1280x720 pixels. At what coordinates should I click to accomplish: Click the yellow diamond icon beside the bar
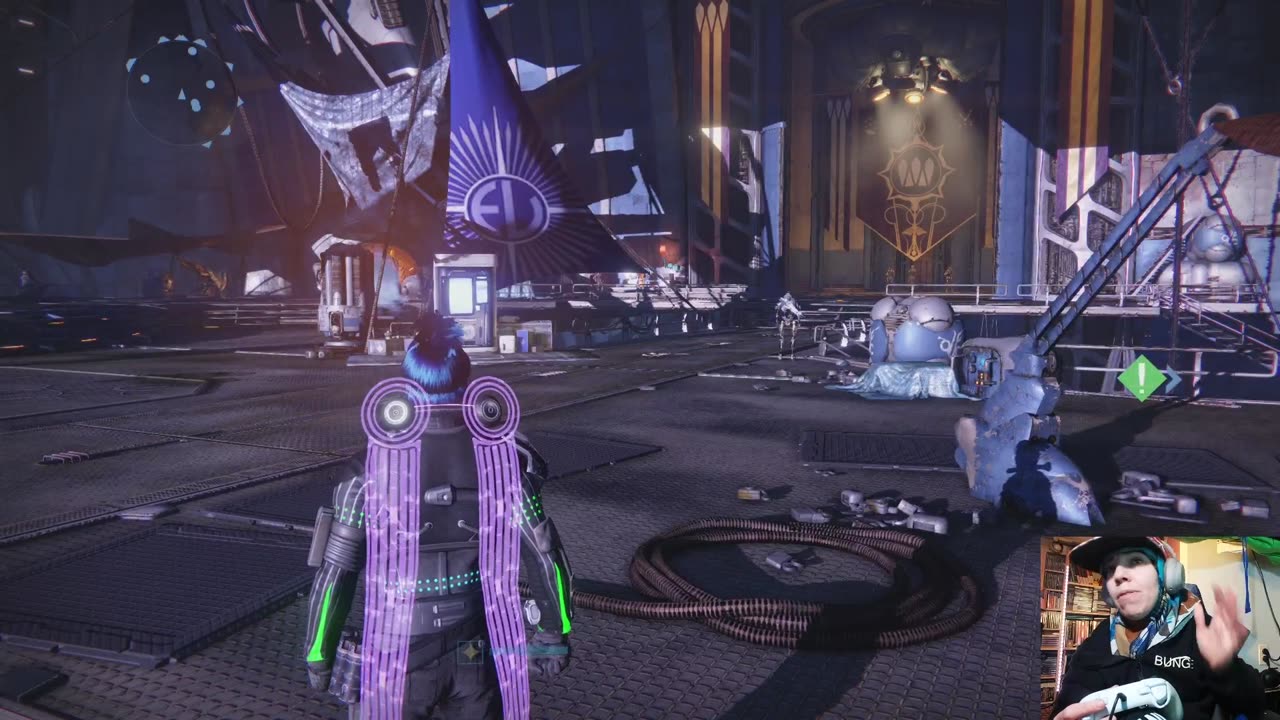coord(471,651)
